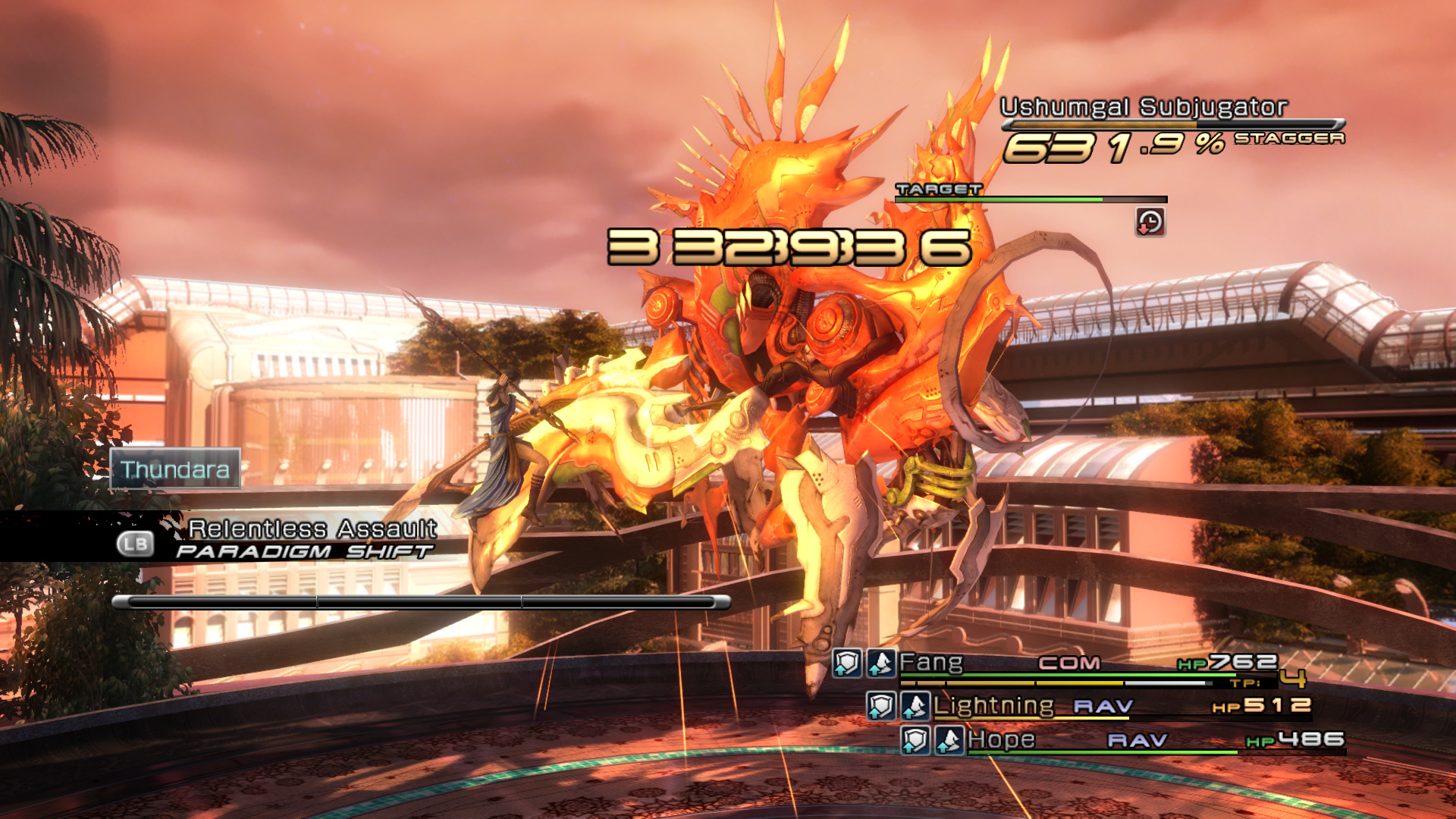This screenshot has height=819, width=1456.
Task: Inspect Fang's shield buff icon
Action: 847,664
